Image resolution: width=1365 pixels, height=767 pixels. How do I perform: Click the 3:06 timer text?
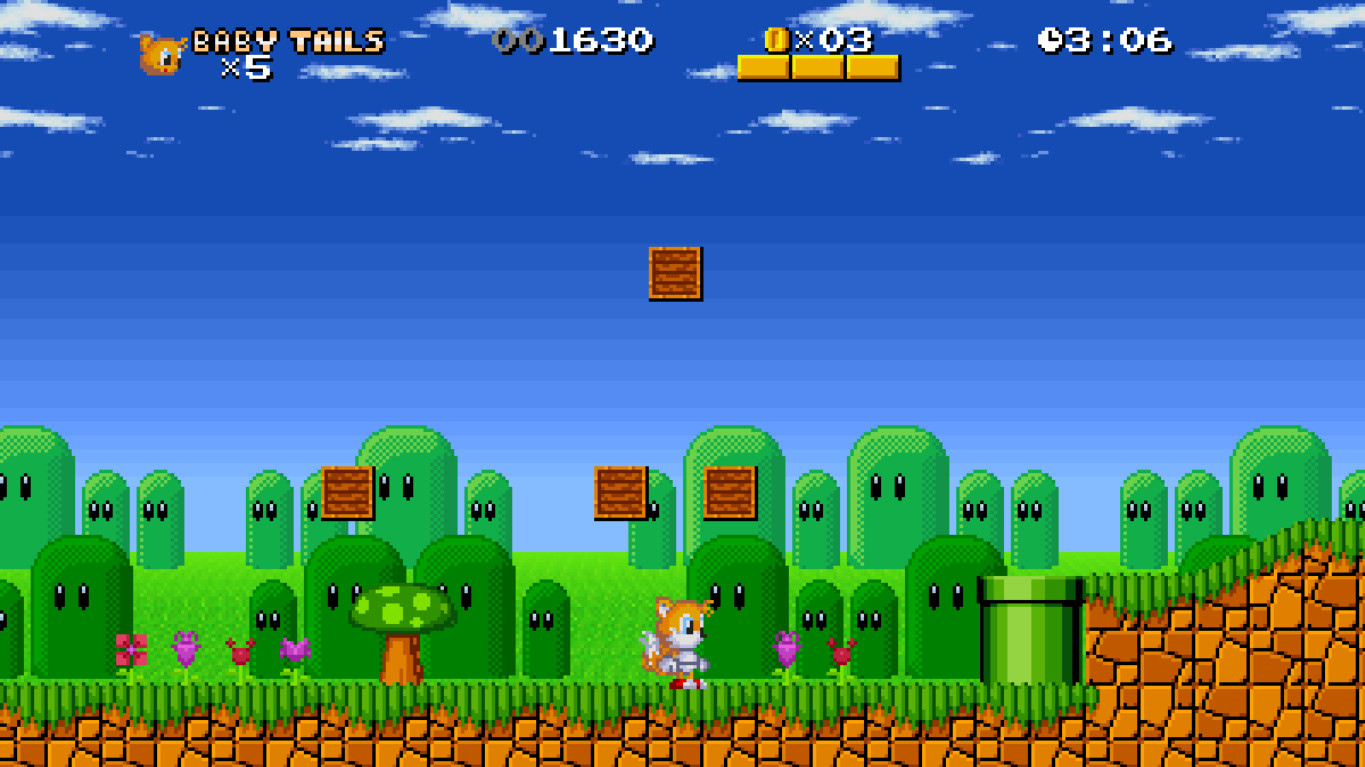pyautogui.click(x=1120, y=41)
